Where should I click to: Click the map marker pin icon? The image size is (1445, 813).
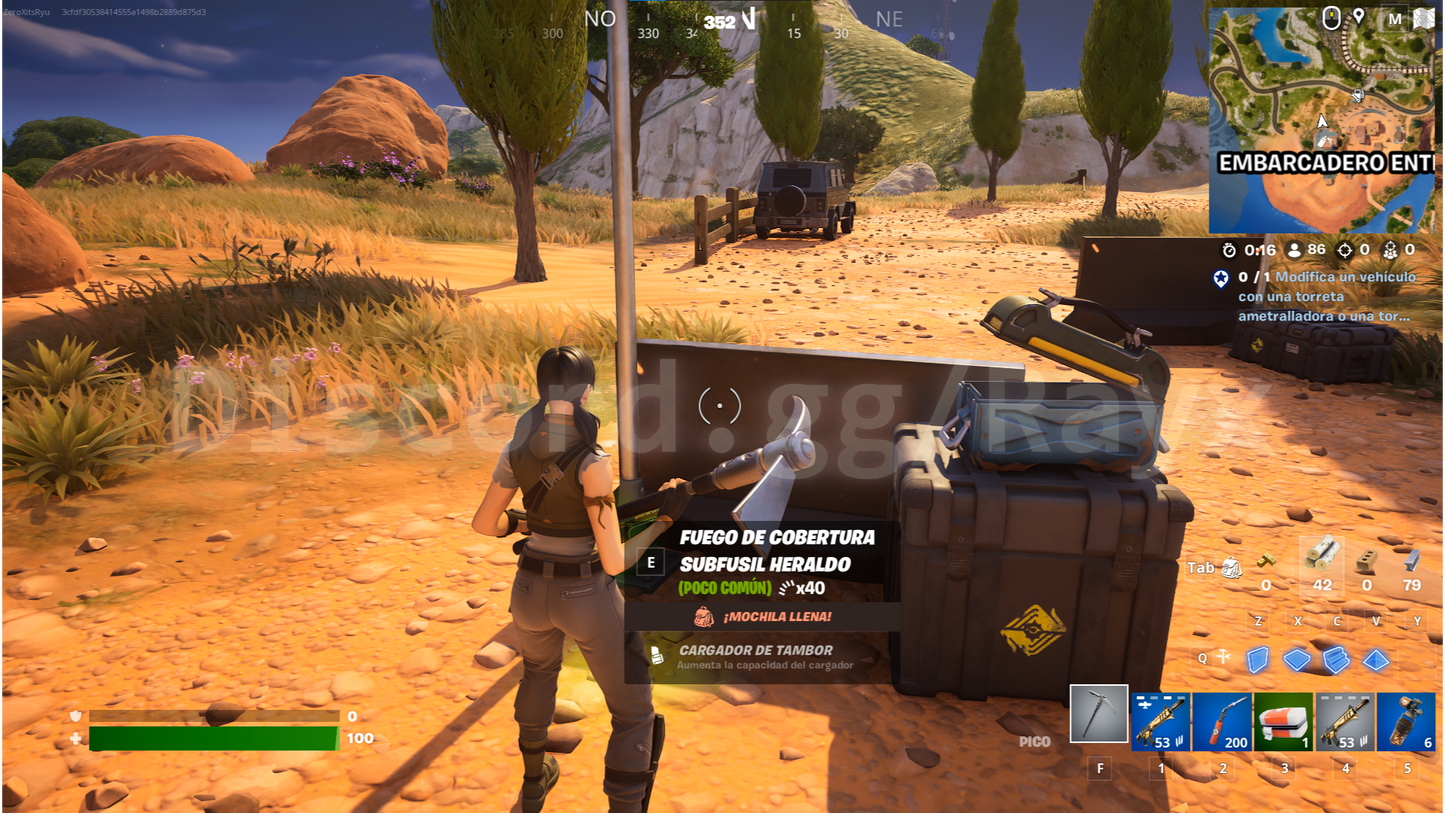(x=1359, y=17)
